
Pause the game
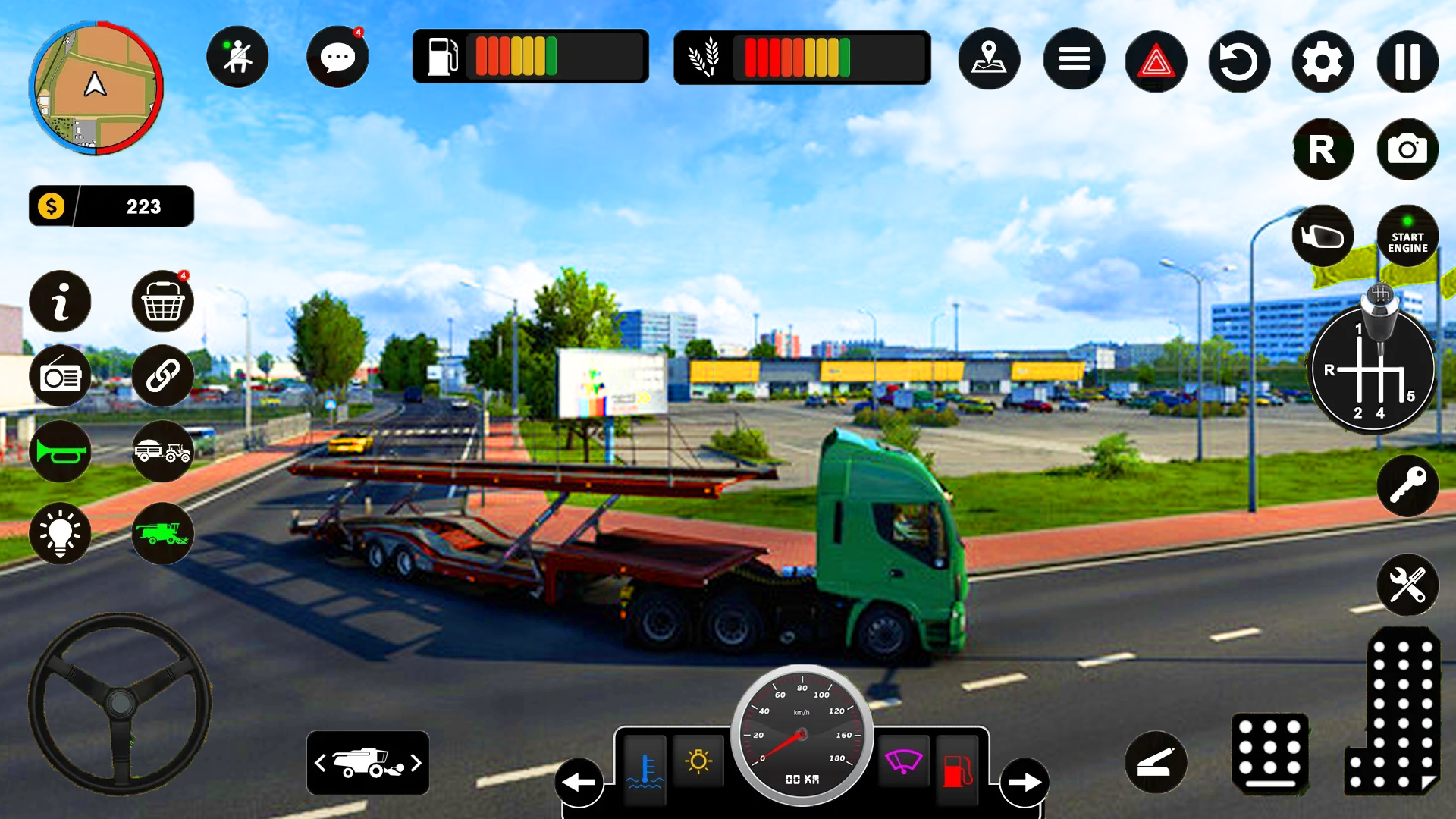coord(1407,61)
